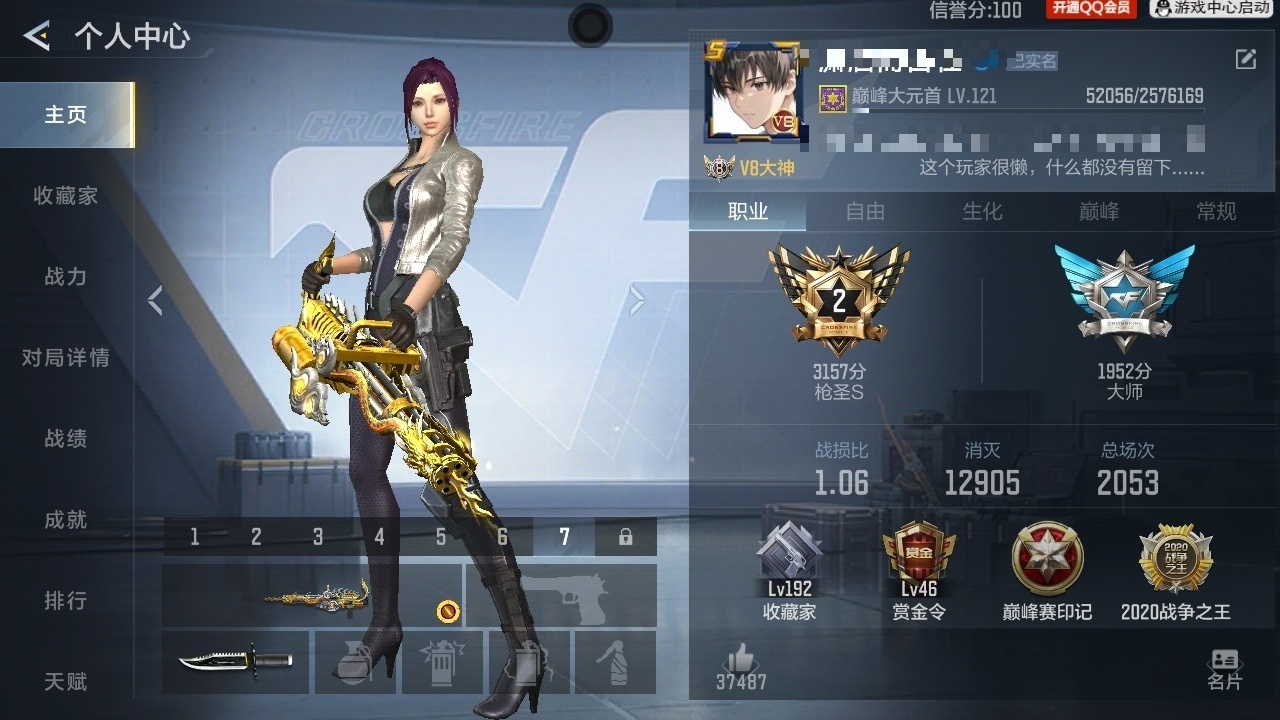This screenshot has height=720, width=1280.
Task: Give a like with the thumbs-up icon
Action: (x=741, y=659)
